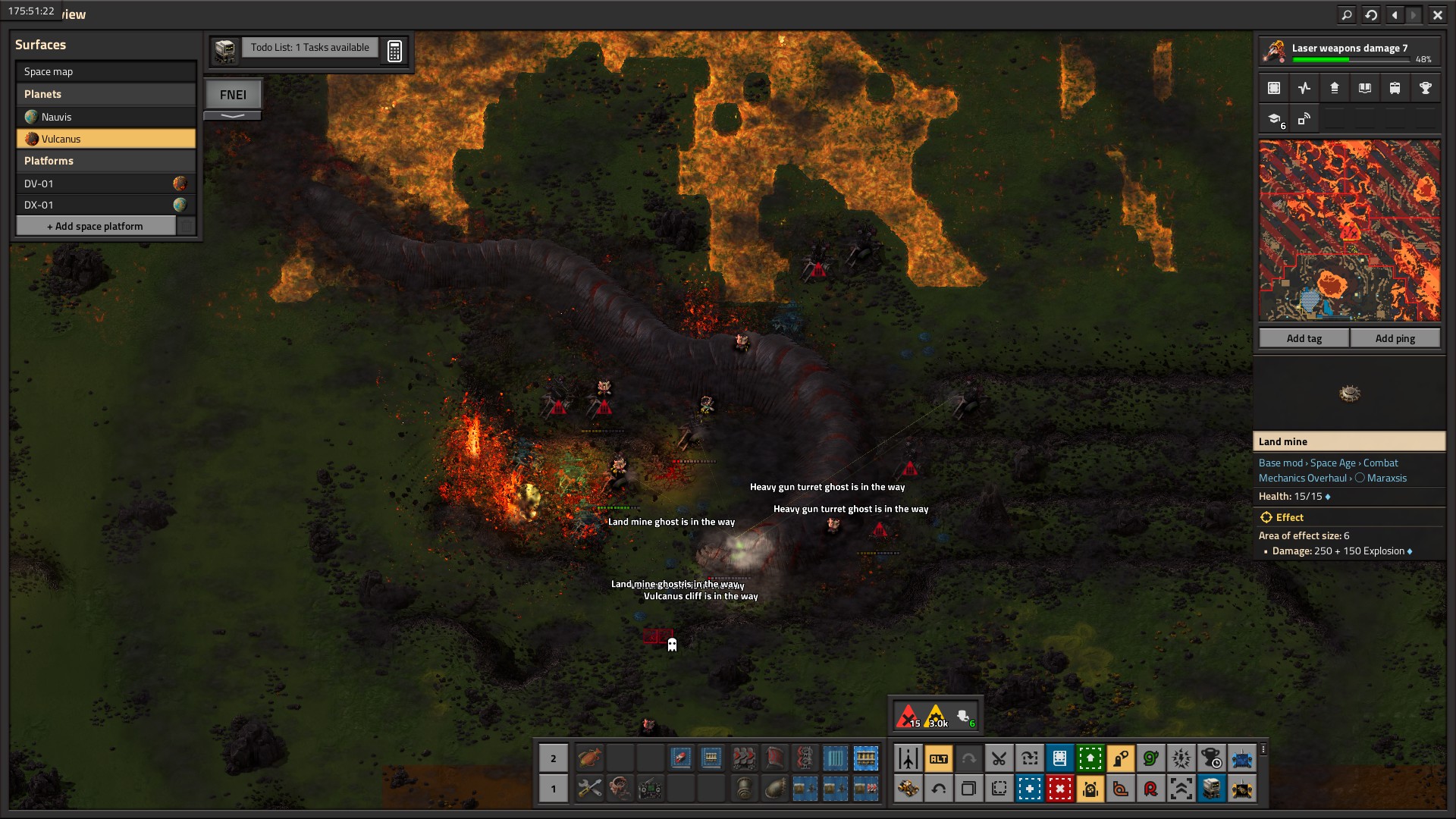The height and width of the screenshot is (819, 1456).
Task: Select the red deconstruction planner tool
Action: [x=1059, y=789]
